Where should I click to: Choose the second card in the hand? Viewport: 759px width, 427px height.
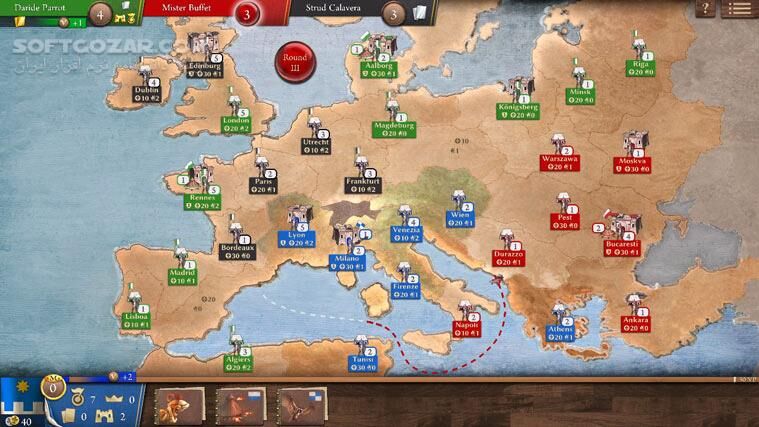point(241,406)
